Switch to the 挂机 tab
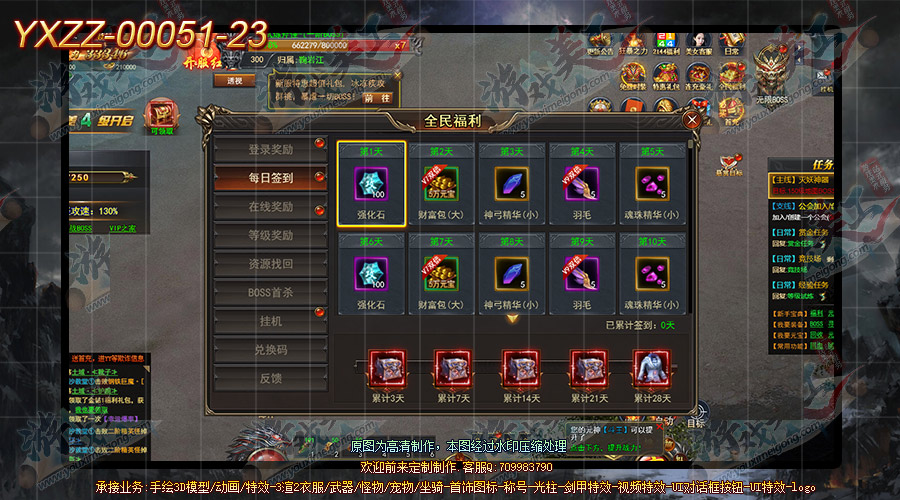 [270, 322]
